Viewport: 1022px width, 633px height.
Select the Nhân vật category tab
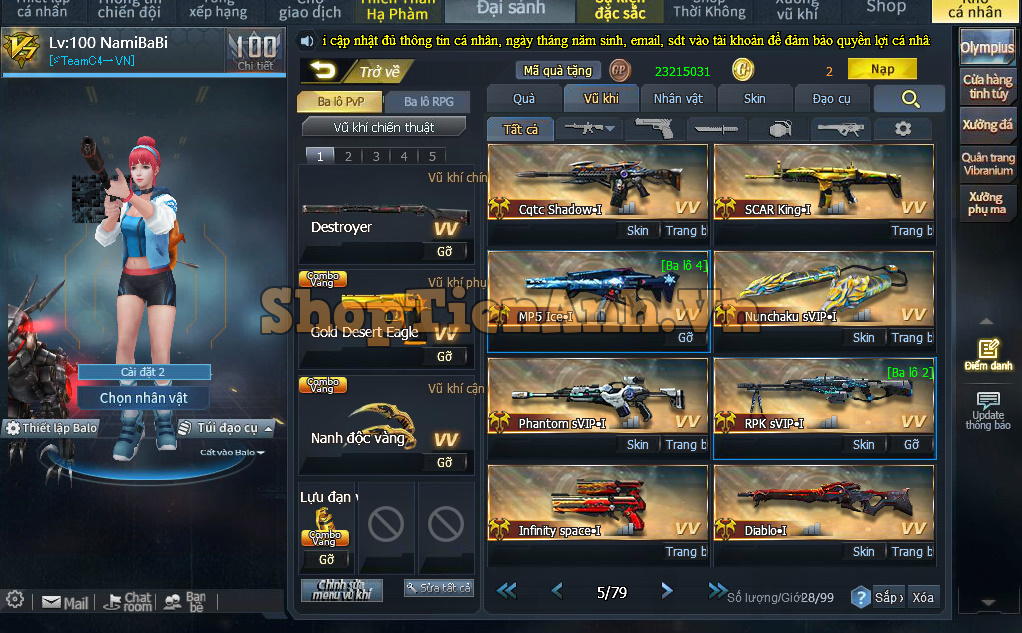pyautogui.click(x=678, y=98)
